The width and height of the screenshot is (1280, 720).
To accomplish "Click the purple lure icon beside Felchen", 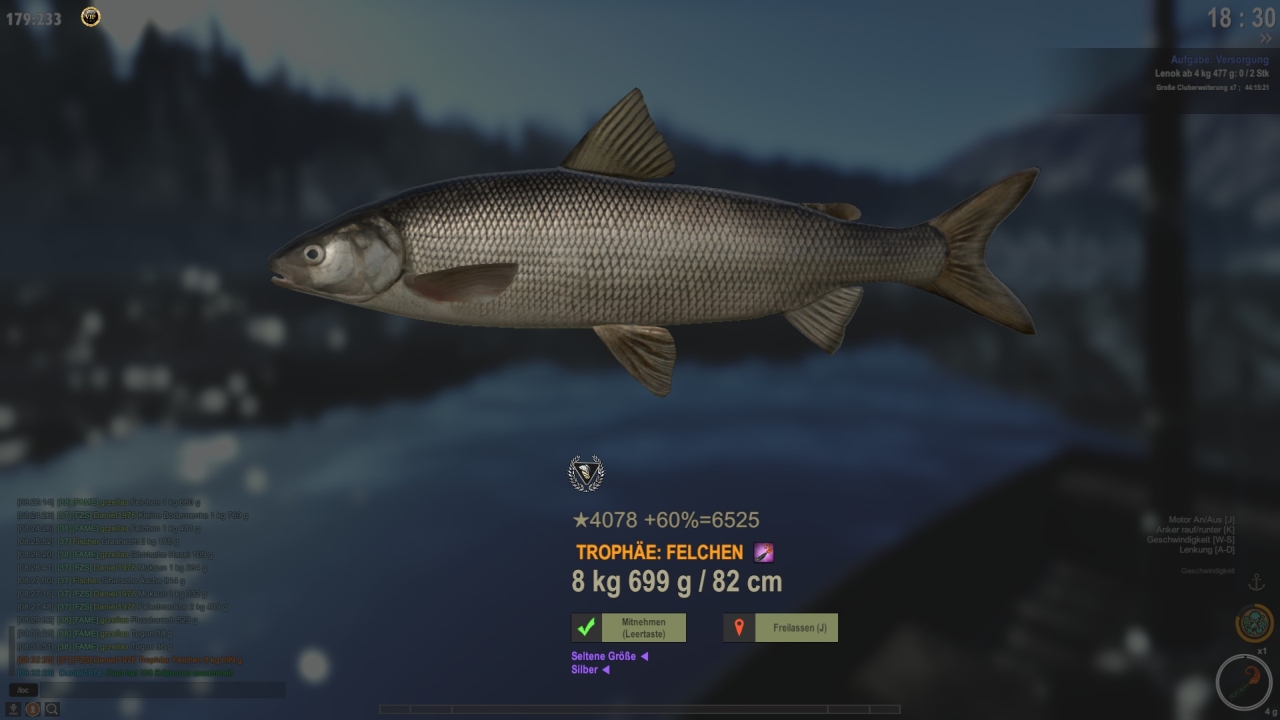I will (x=764, y=552).
